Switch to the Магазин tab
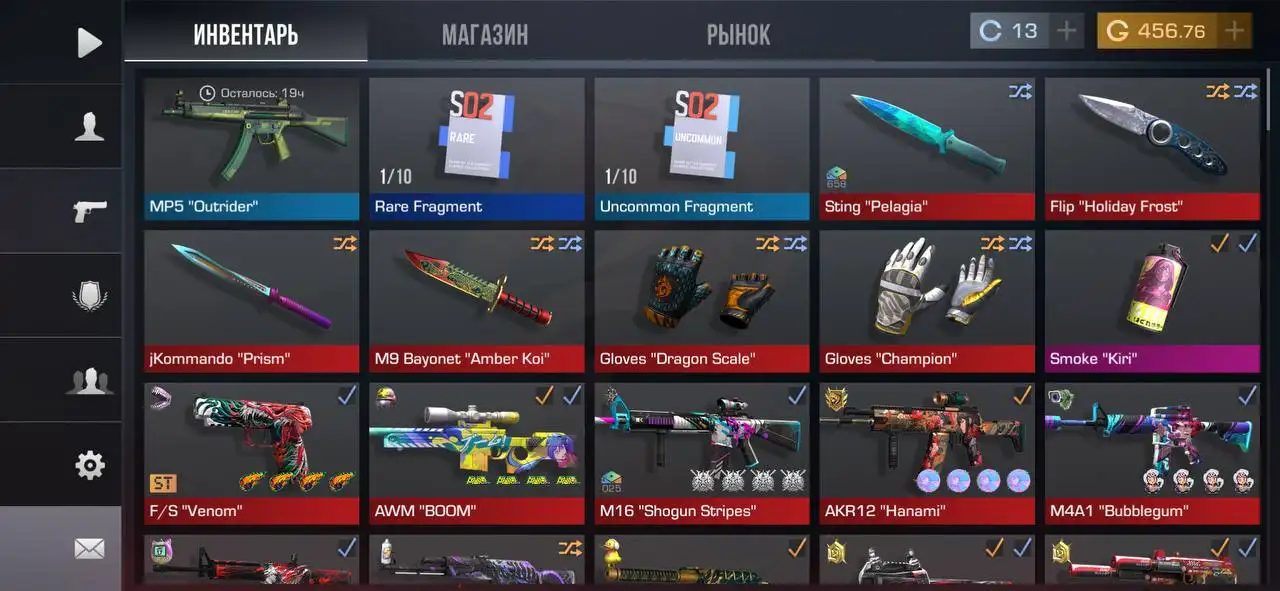Image resolution: width=1280 pixels, height=591 pixels. tap(485, 35)
